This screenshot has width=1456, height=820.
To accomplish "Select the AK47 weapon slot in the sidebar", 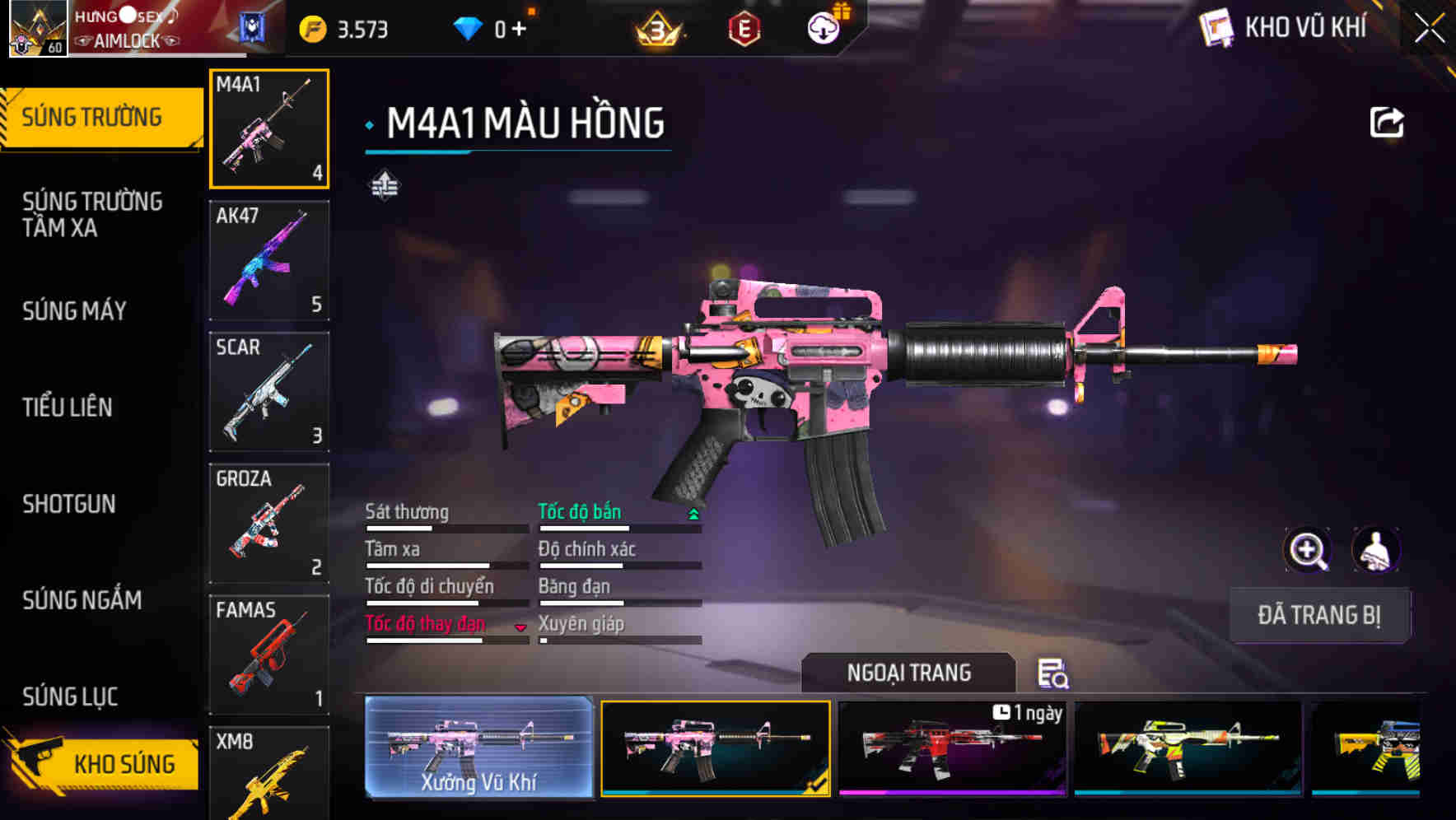I will [269, 259].
